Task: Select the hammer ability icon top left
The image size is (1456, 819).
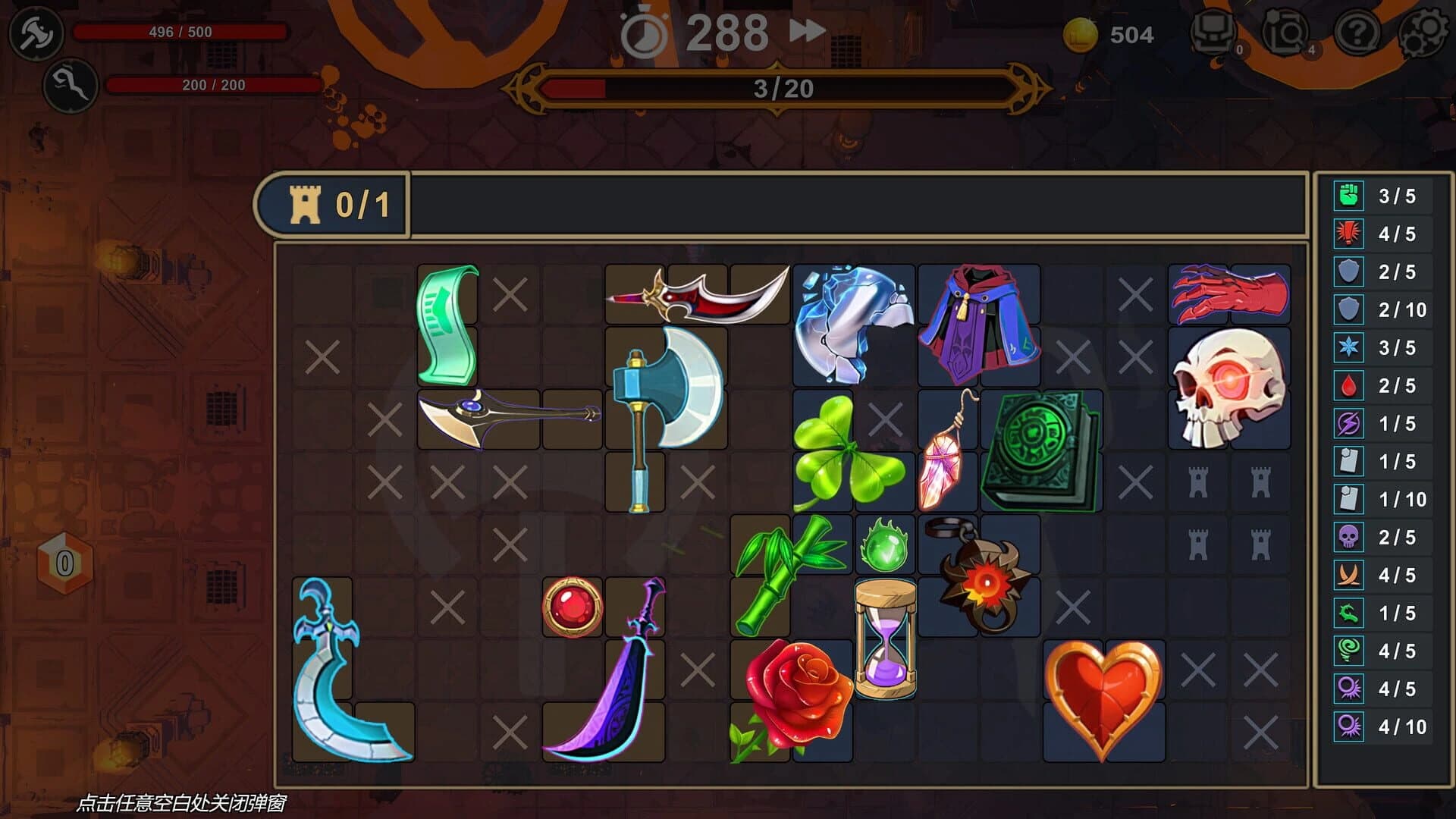Action: coord(36,34)
